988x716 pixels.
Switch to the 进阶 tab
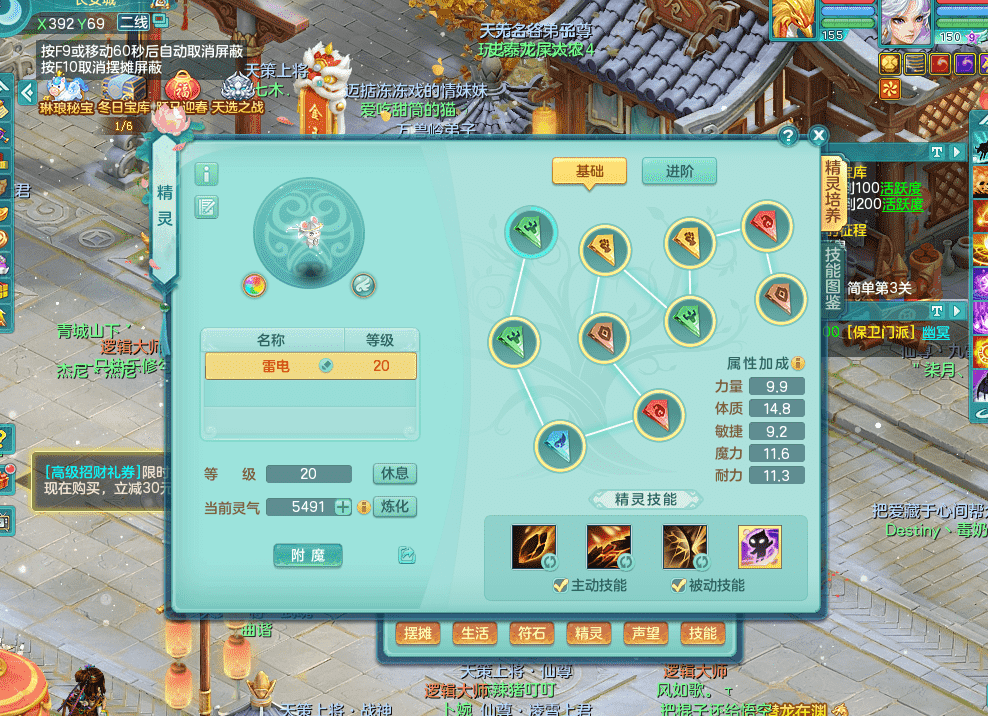(x=679, y=171)
